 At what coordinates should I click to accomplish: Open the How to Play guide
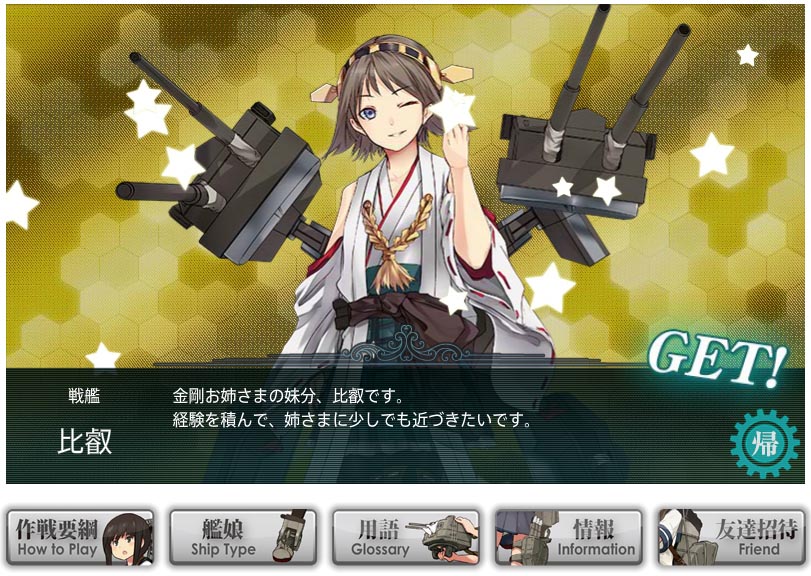point(81,537)
